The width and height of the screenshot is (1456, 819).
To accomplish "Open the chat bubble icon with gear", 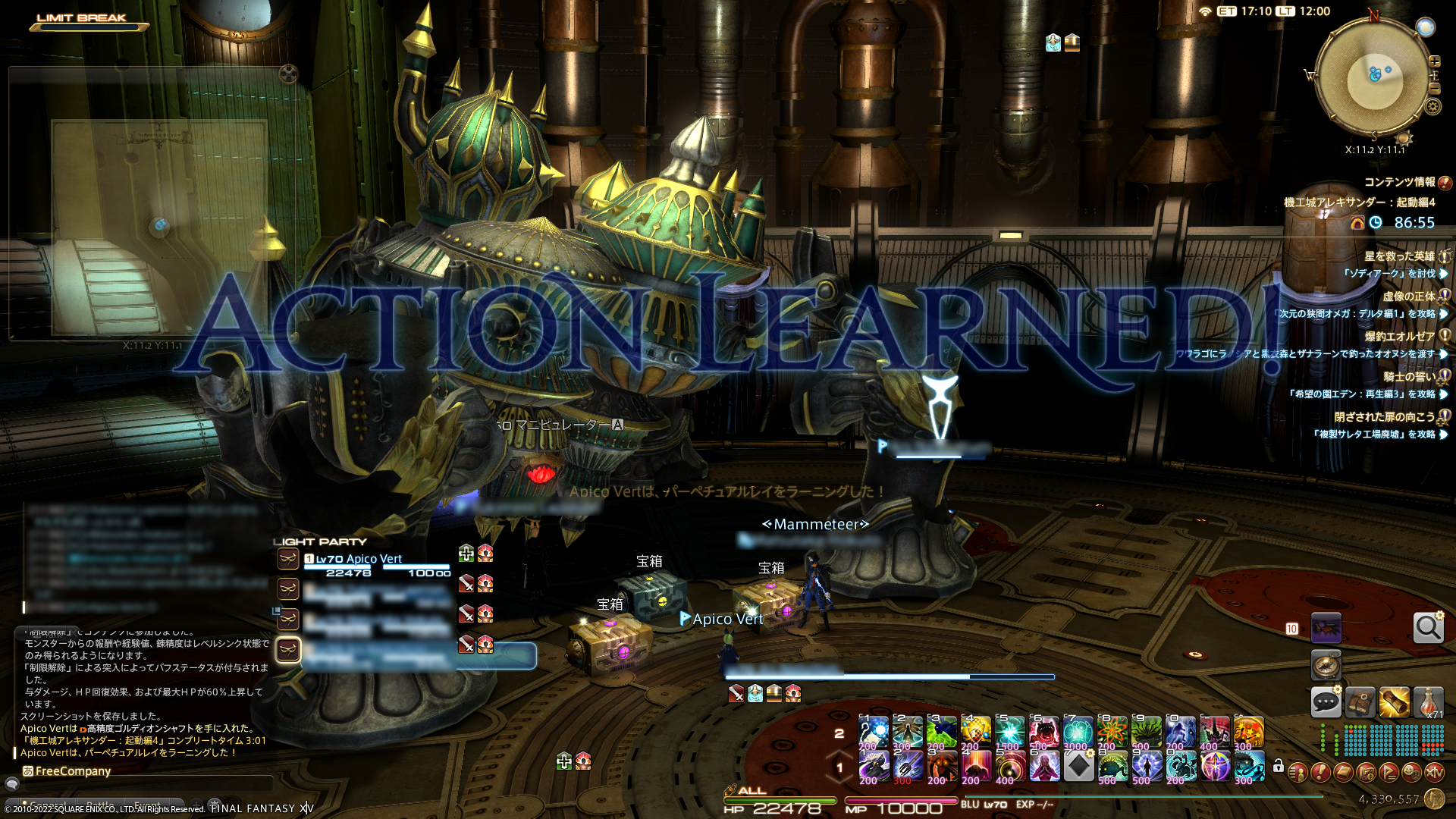I will click(x=1326, y=702).
